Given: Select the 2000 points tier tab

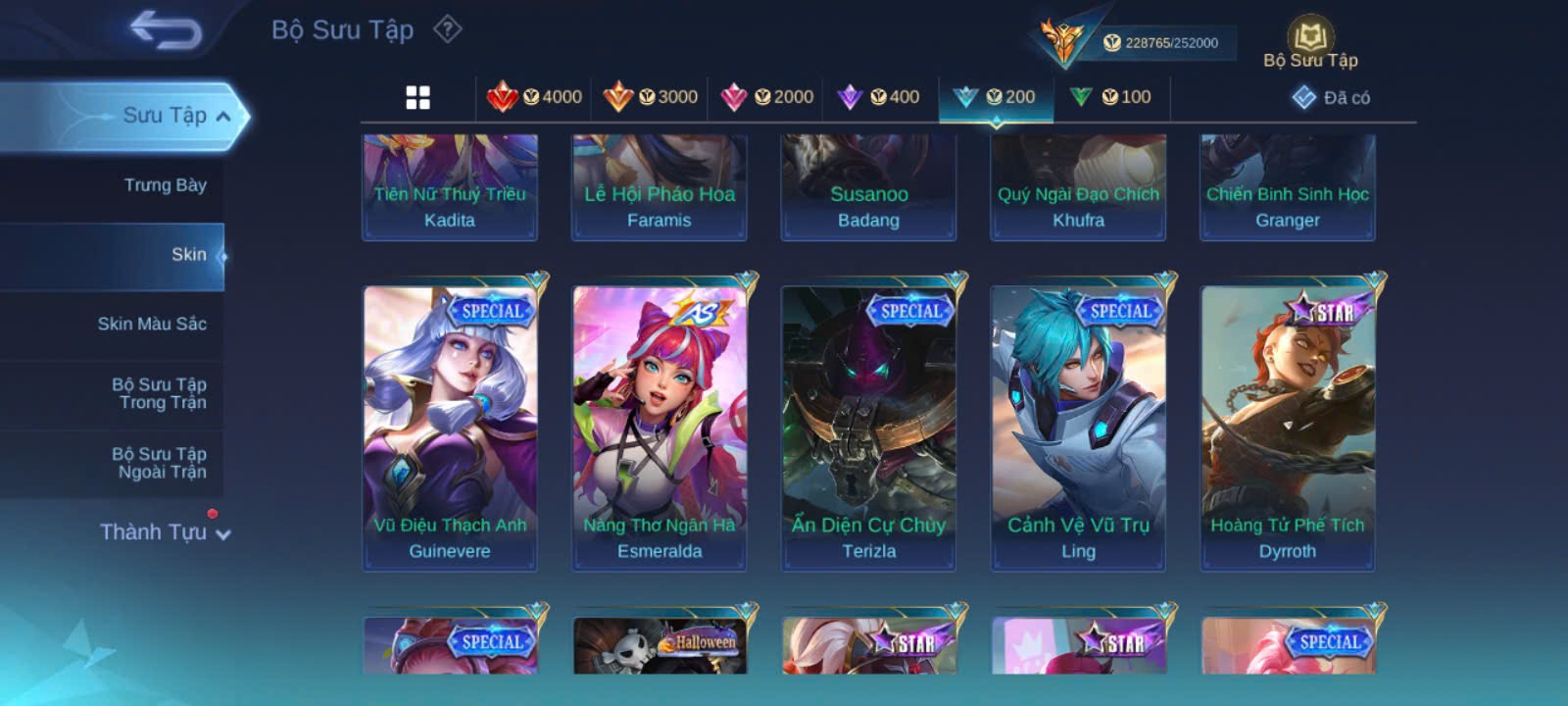Looking at the screenshot, I should 766,97.
